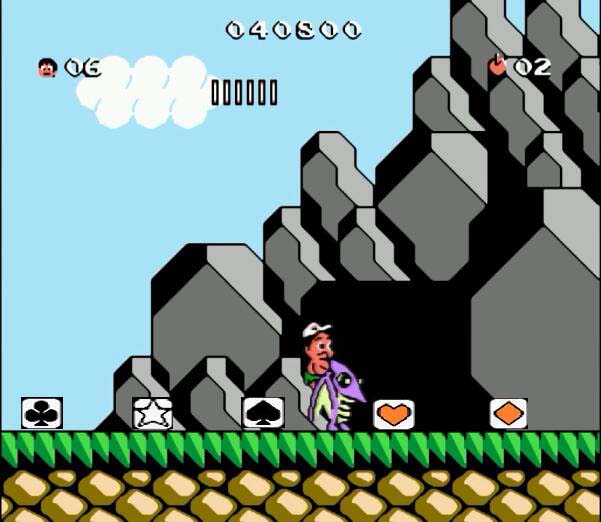Screen dimensions: 601x522
Task: Choose the star card tile
Action: coord(152,412)
